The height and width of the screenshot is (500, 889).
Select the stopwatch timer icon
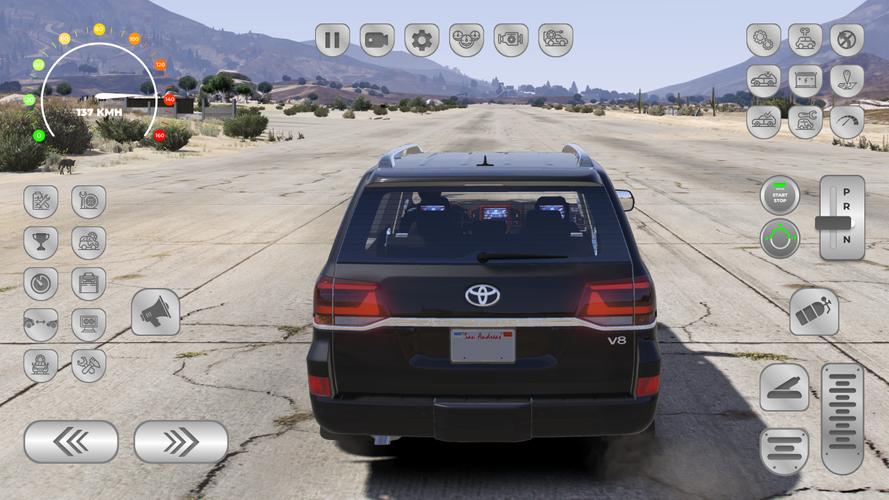(41, 284)
